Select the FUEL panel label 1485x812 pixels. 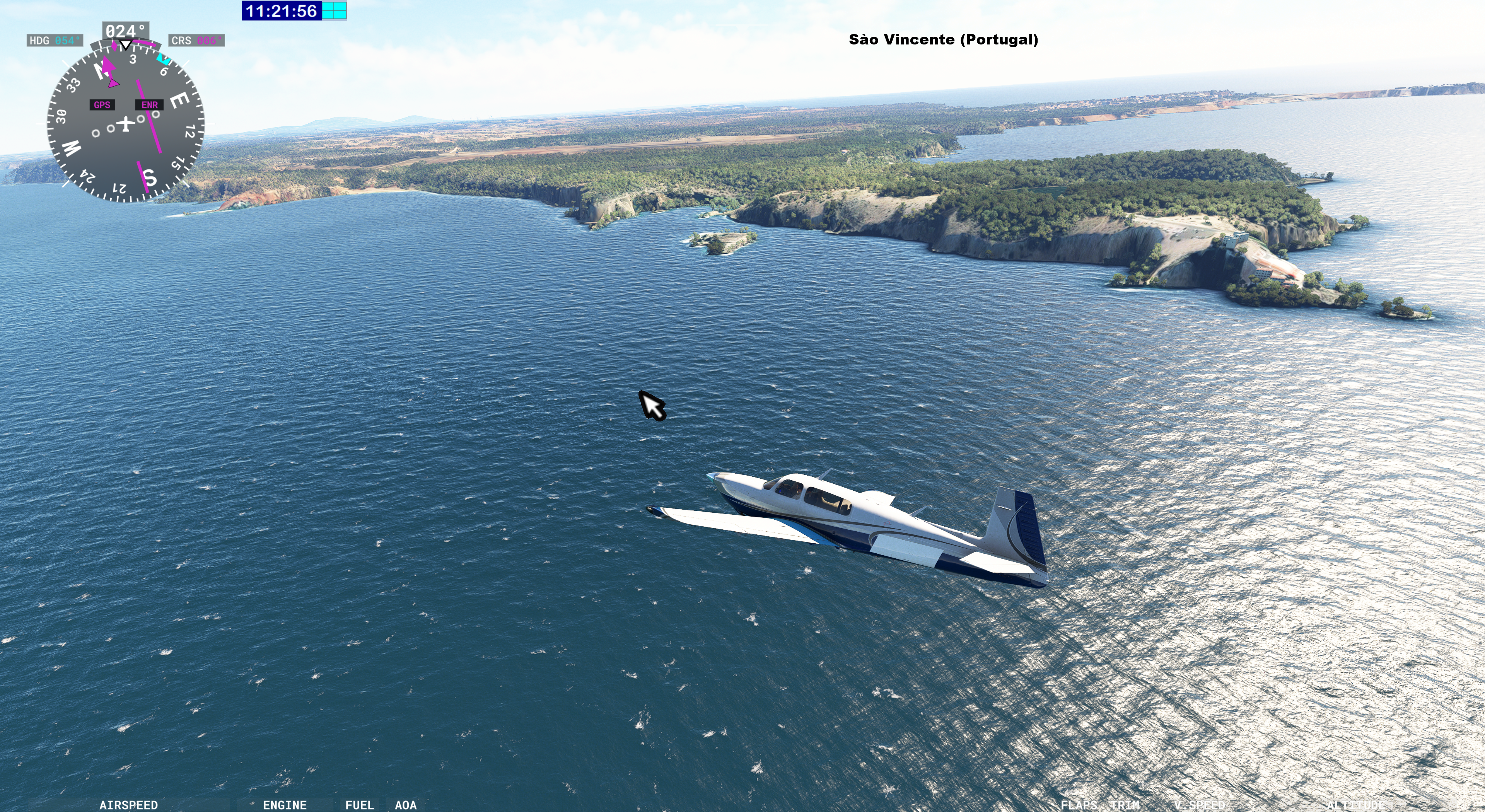360,805
